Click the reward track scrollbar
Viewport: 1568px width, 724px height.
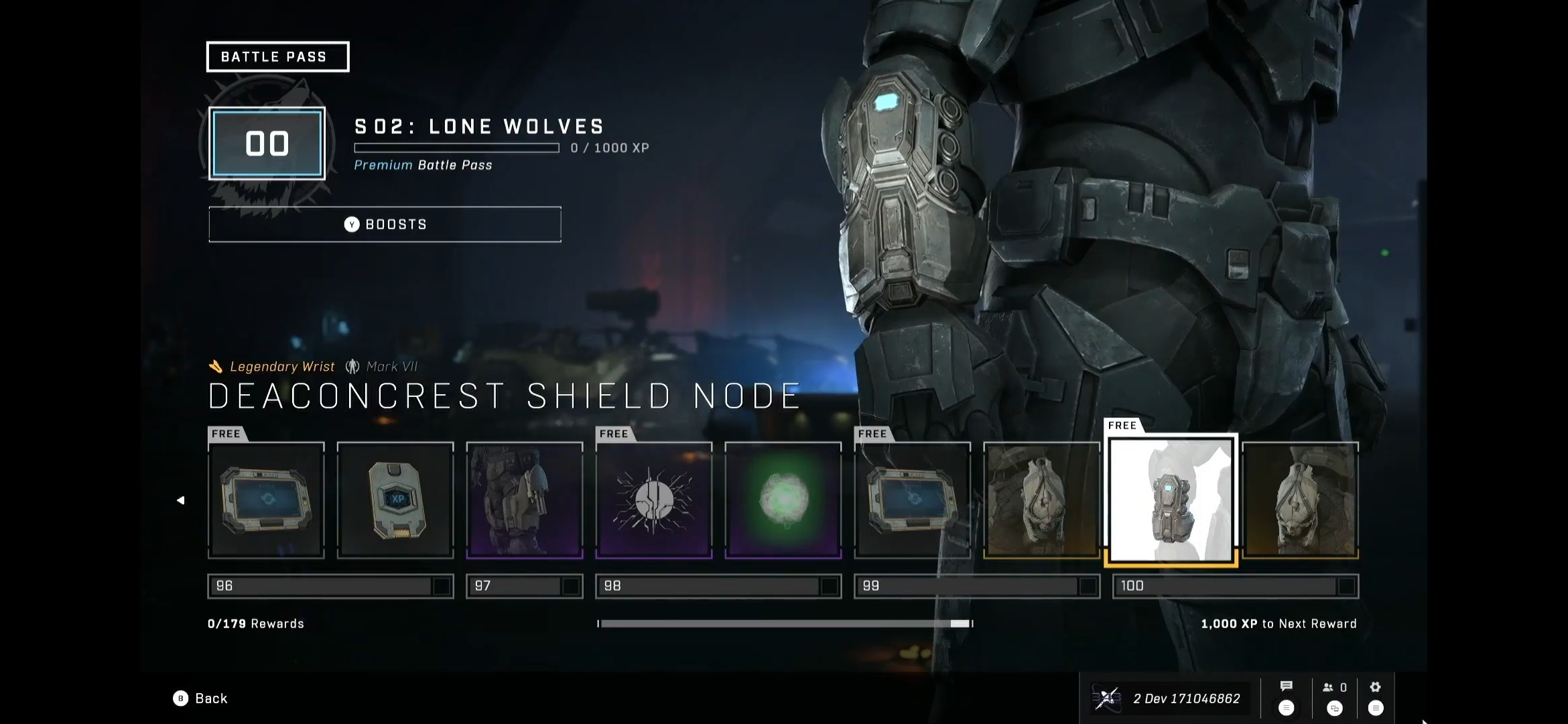[x=784, y=623]
